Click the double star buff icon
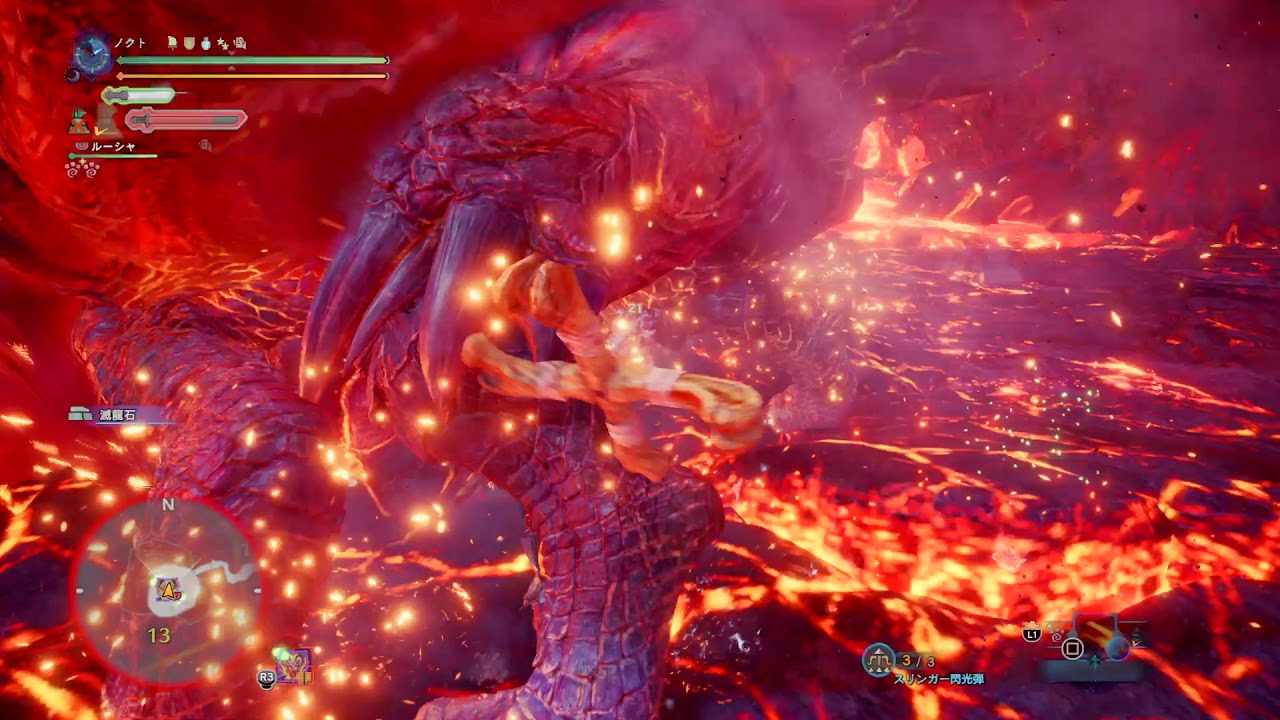Screen dimensions: 1280x720 [x=223, y=43]
